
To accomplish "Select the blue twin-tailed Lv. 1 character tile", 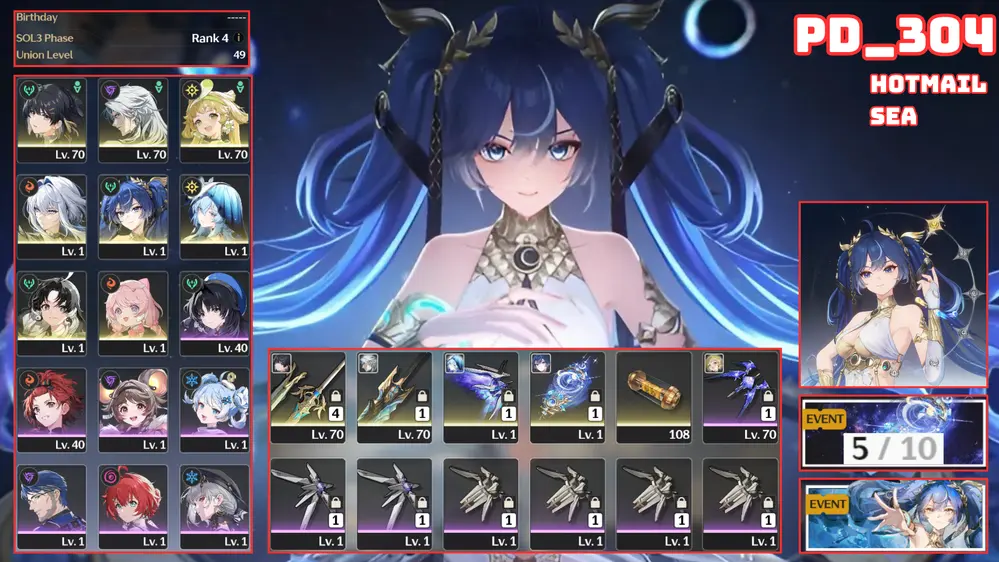I will click(134, 216).
